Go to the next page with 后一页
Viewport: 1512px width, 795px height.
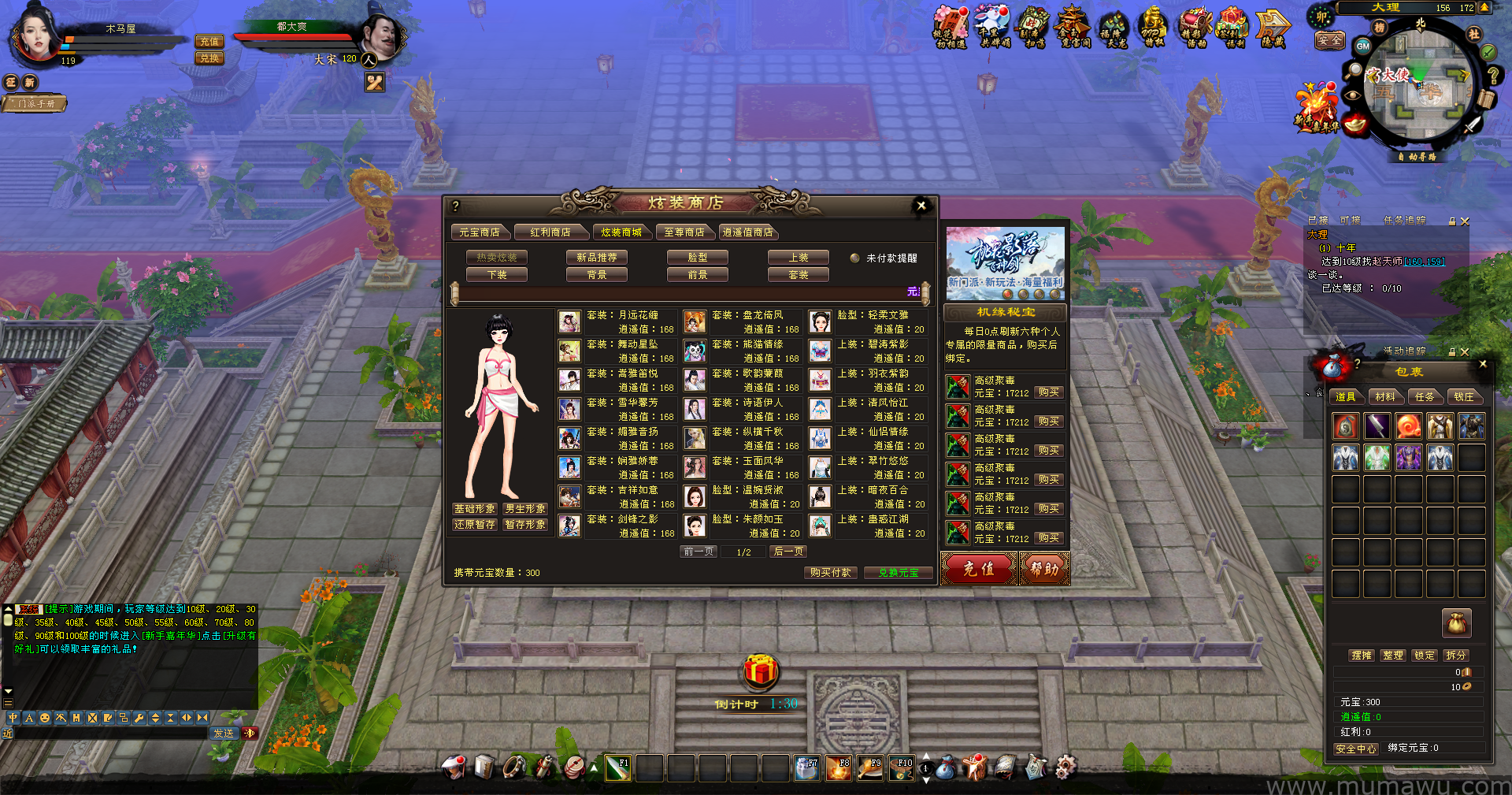[x=788, y=552]
